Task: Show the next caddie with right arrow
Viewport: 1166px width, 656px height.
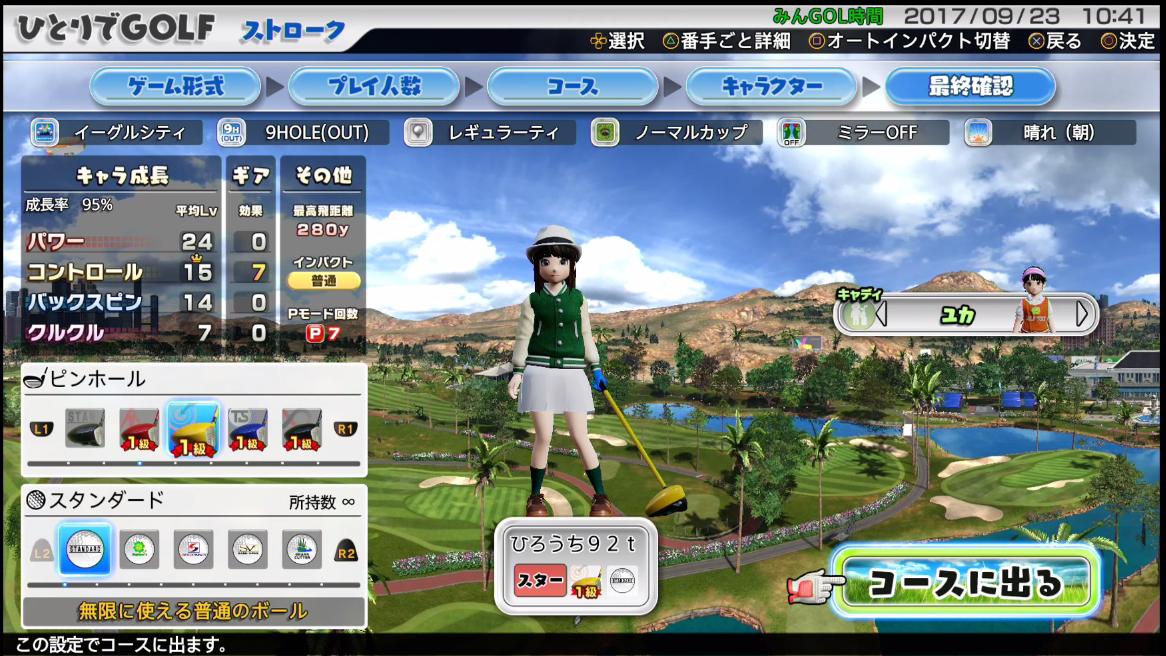Action: coord(1082,314)
